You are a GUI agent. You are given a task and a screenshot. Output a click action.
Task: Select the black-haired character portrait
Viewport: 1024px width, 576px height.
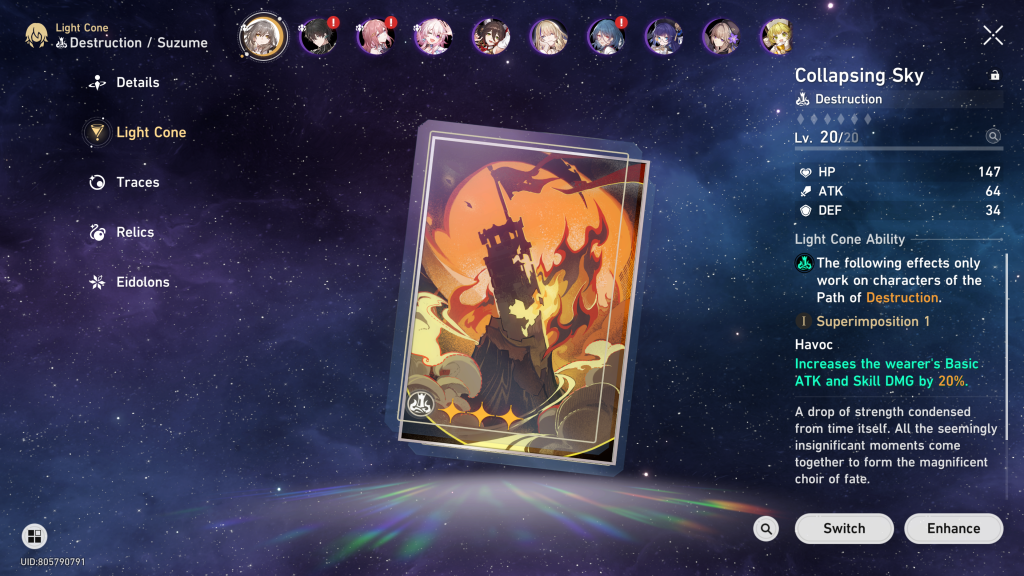pos(318,37)
